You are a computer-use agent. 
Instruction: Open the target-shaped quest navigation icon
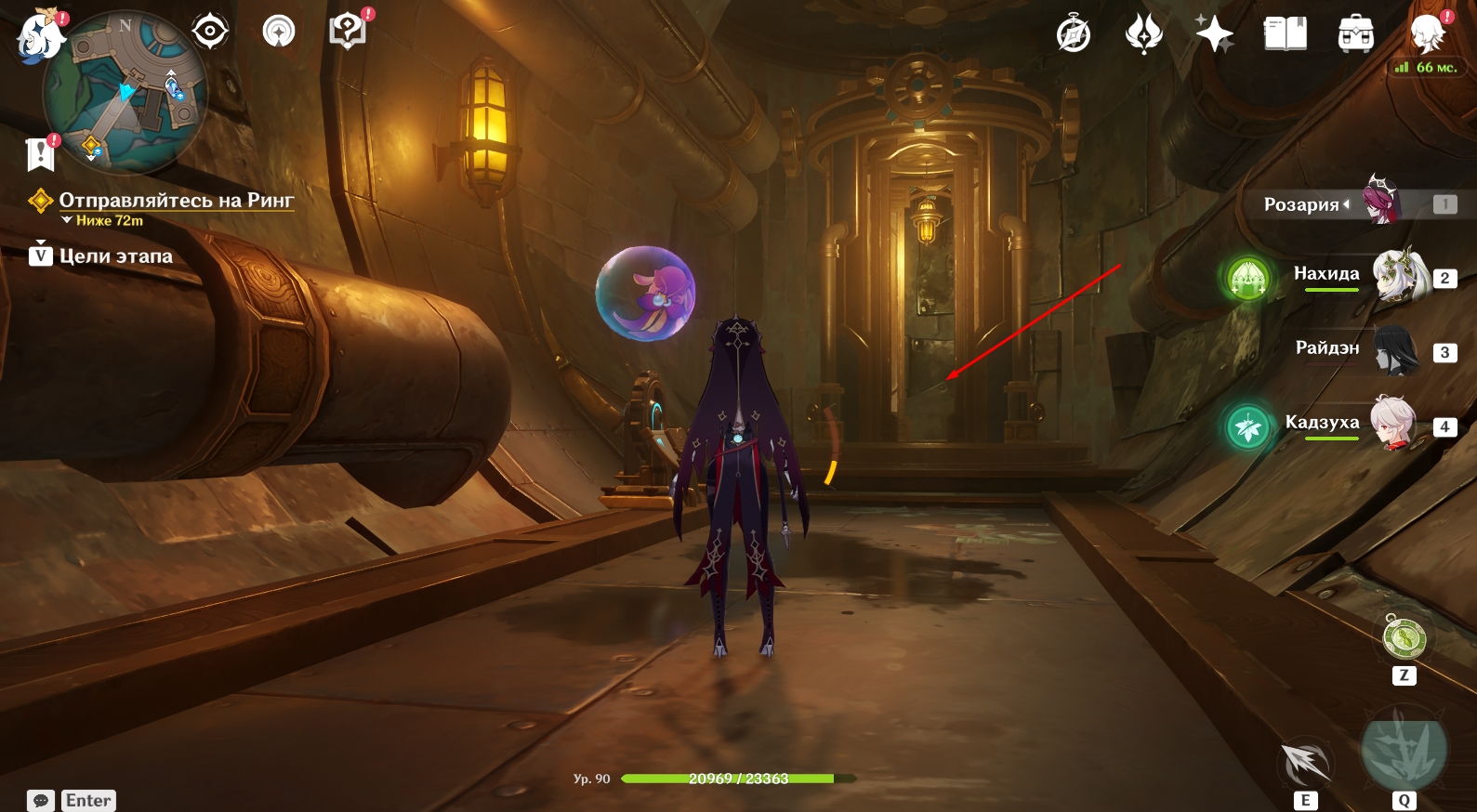tap(210, 32)
